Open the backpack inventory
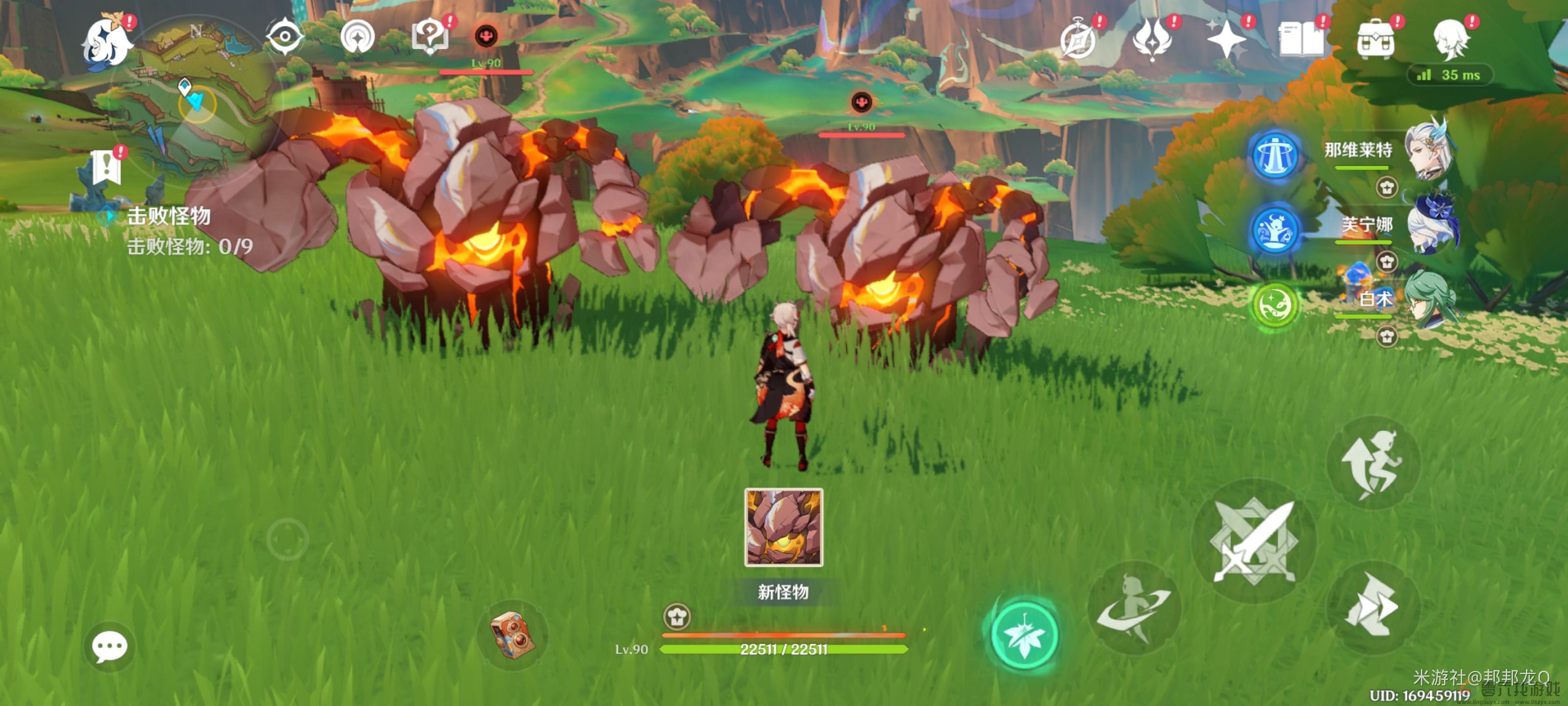1568x706 pixels. click(1375, 40)
